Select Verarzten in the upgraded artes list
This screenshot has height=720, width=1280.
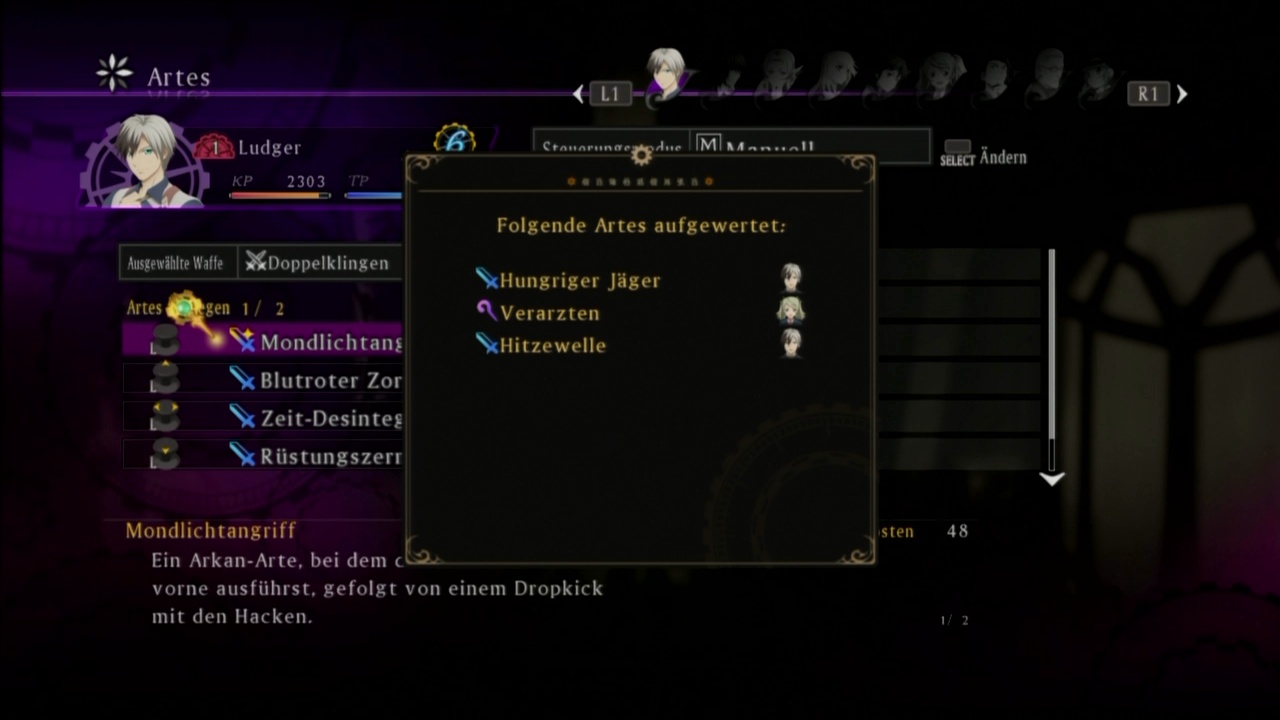click(x=550, y=313)
